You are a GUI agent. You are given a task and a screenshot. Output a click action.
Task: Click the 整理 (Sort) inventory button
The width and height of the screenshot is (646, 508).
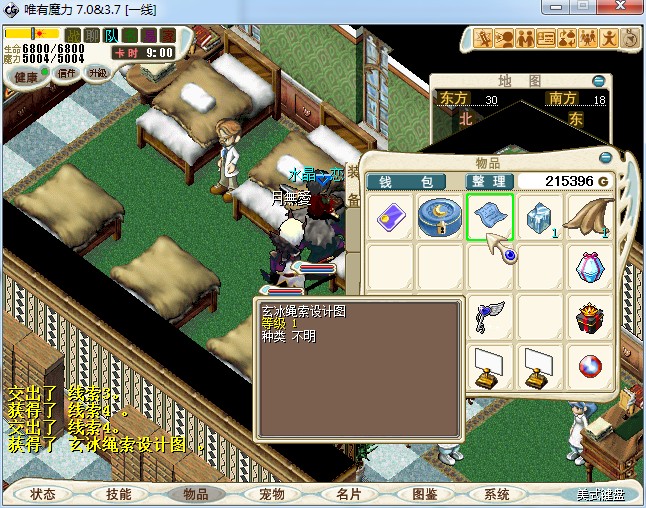click(490, 181)
